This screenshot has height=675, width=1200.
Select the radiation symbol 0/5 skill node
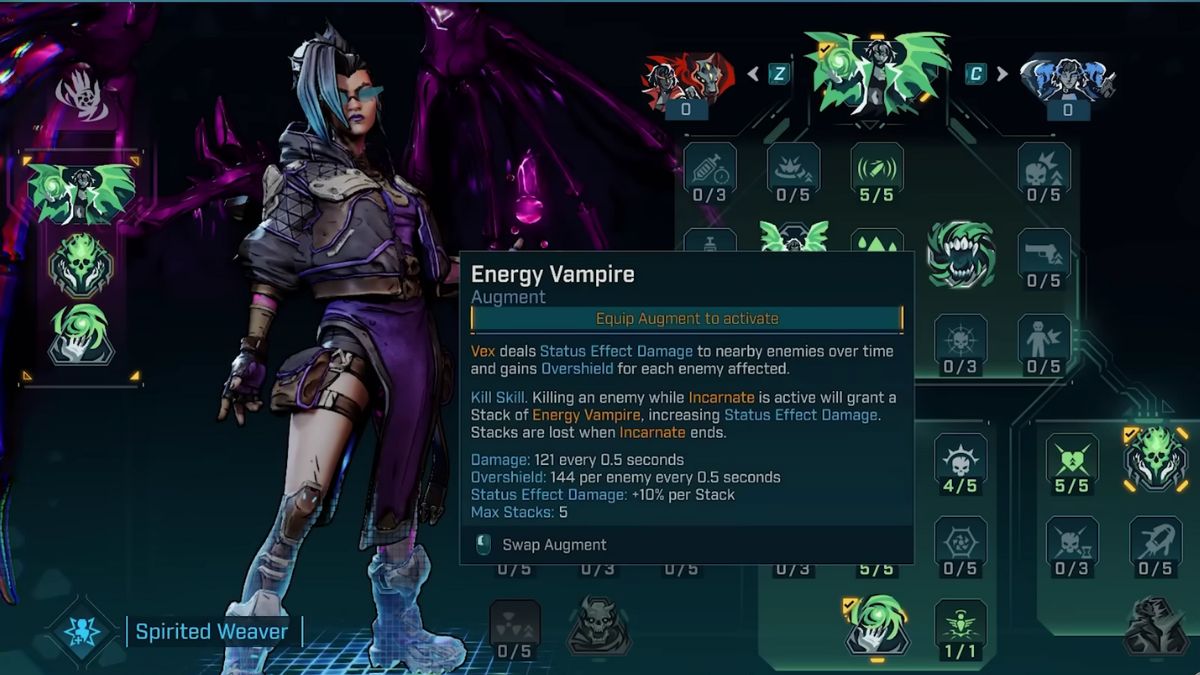point(515,625)
